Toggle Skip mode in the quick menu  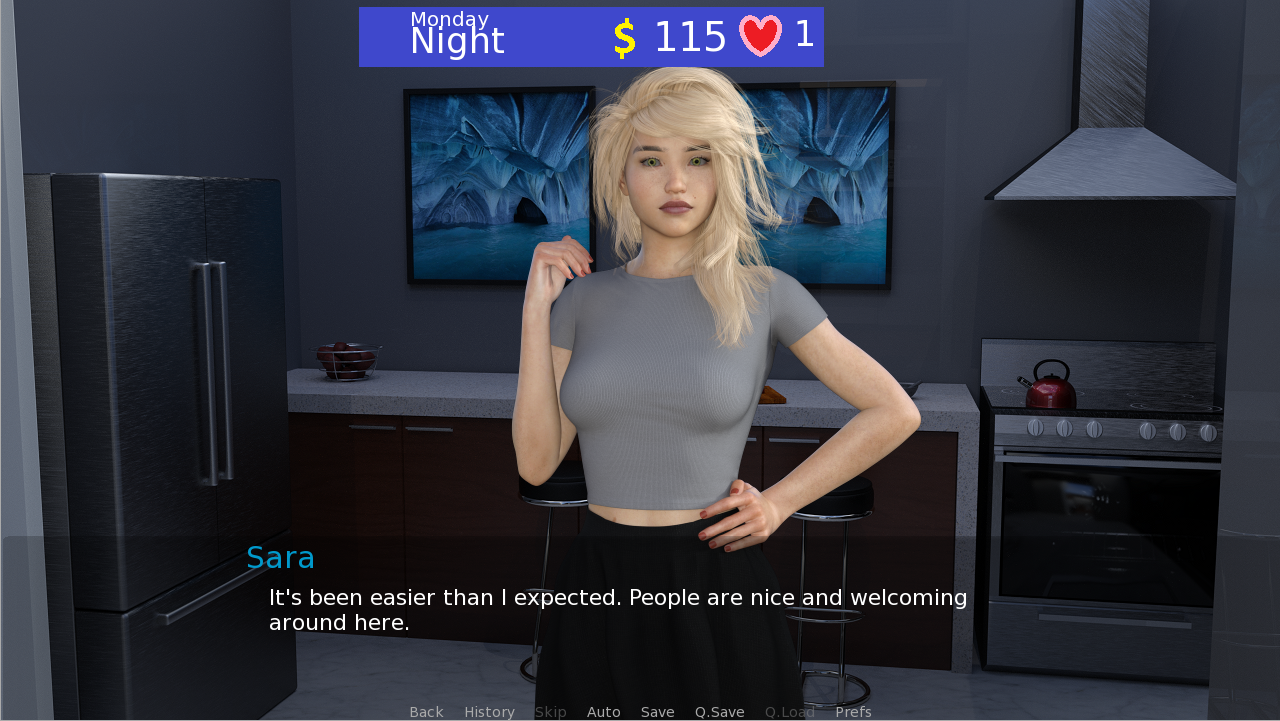[x=550, y=712]
